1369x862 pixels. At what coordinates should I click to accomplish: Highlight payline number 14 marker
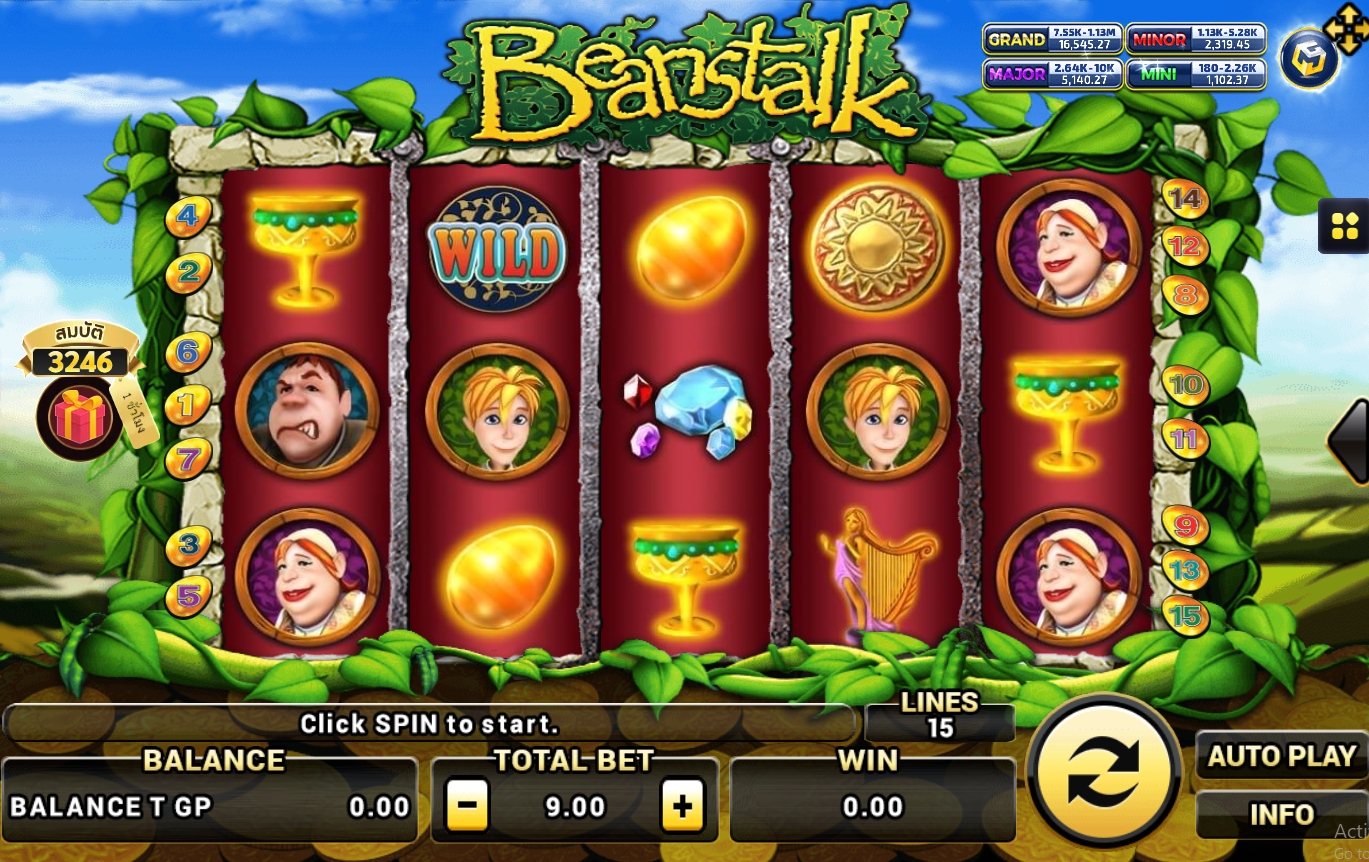(x=1185, y=200)
